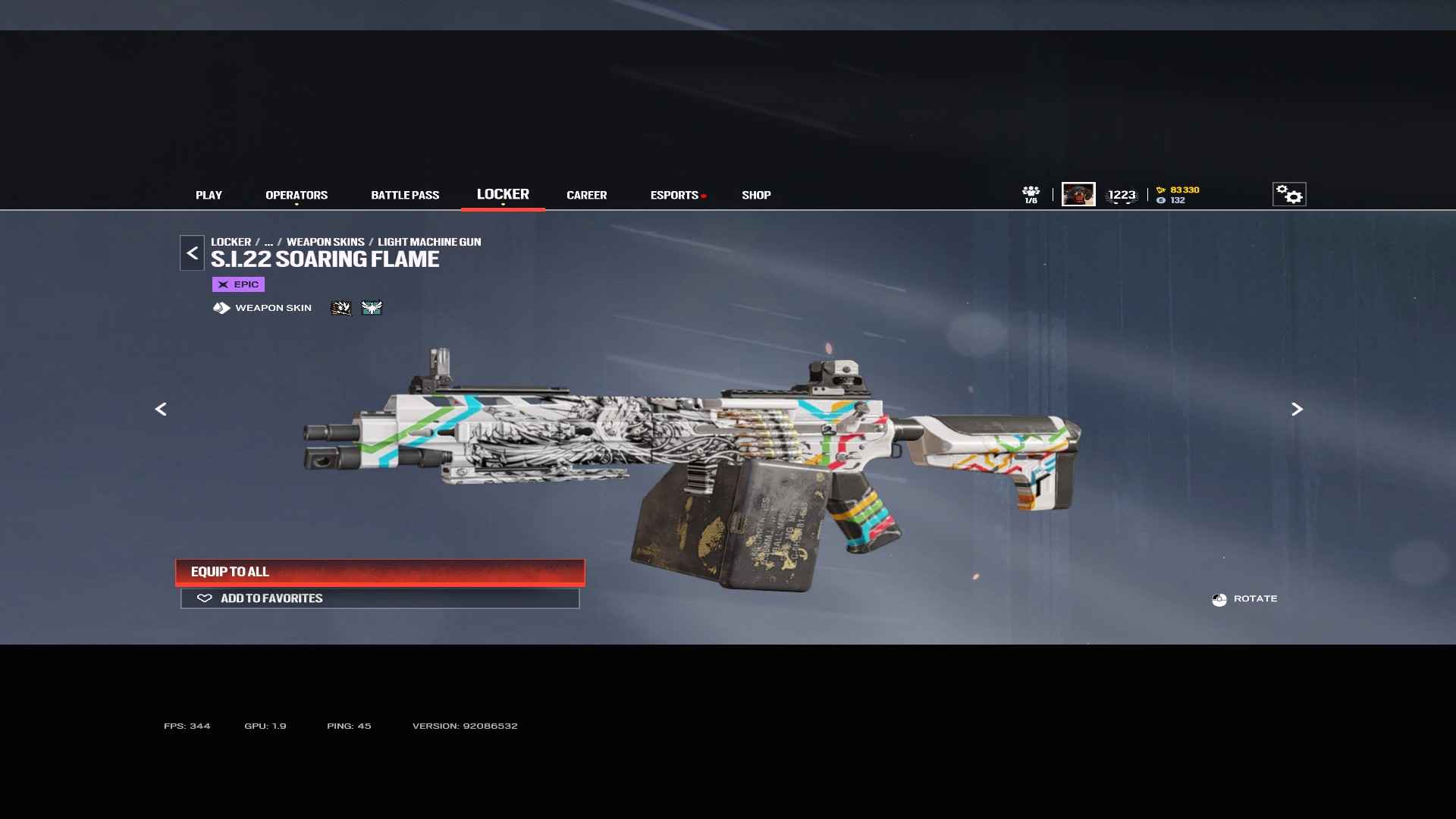Go back using the breadcrumb back arrow
The width and height of the screenshot is (1456, 819).
(192, 253)
